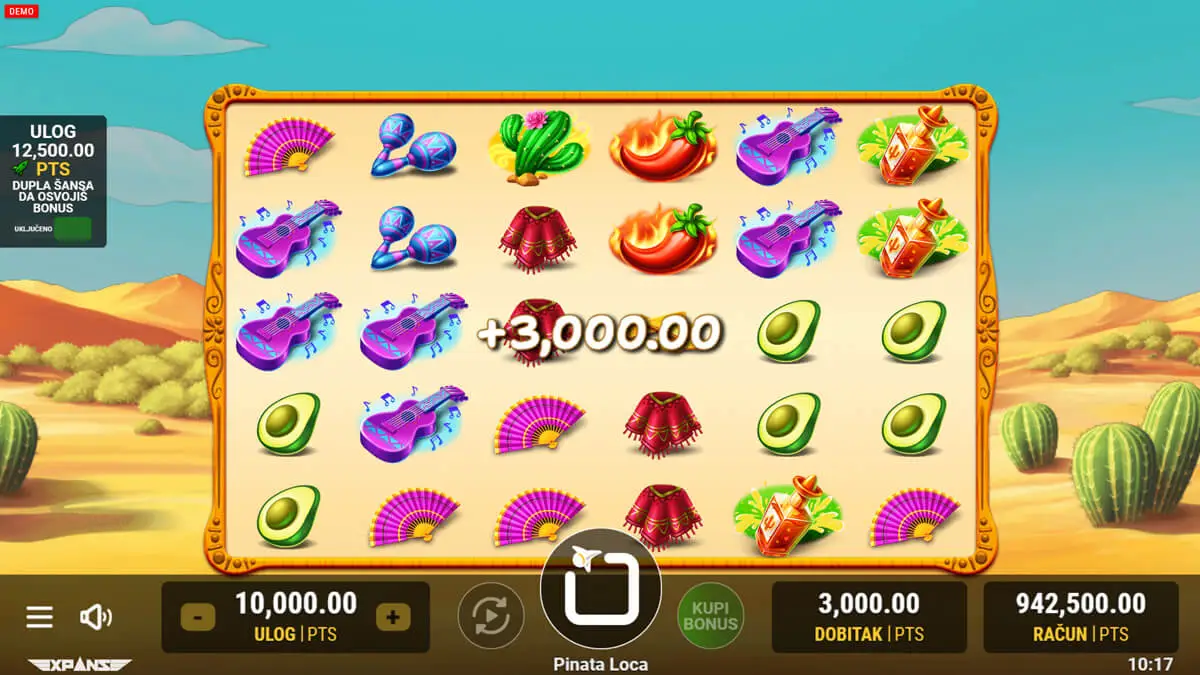The image size is (1200, 675).
Task: Toggle the double chance bonus switch
Action: tap(72, 229)
